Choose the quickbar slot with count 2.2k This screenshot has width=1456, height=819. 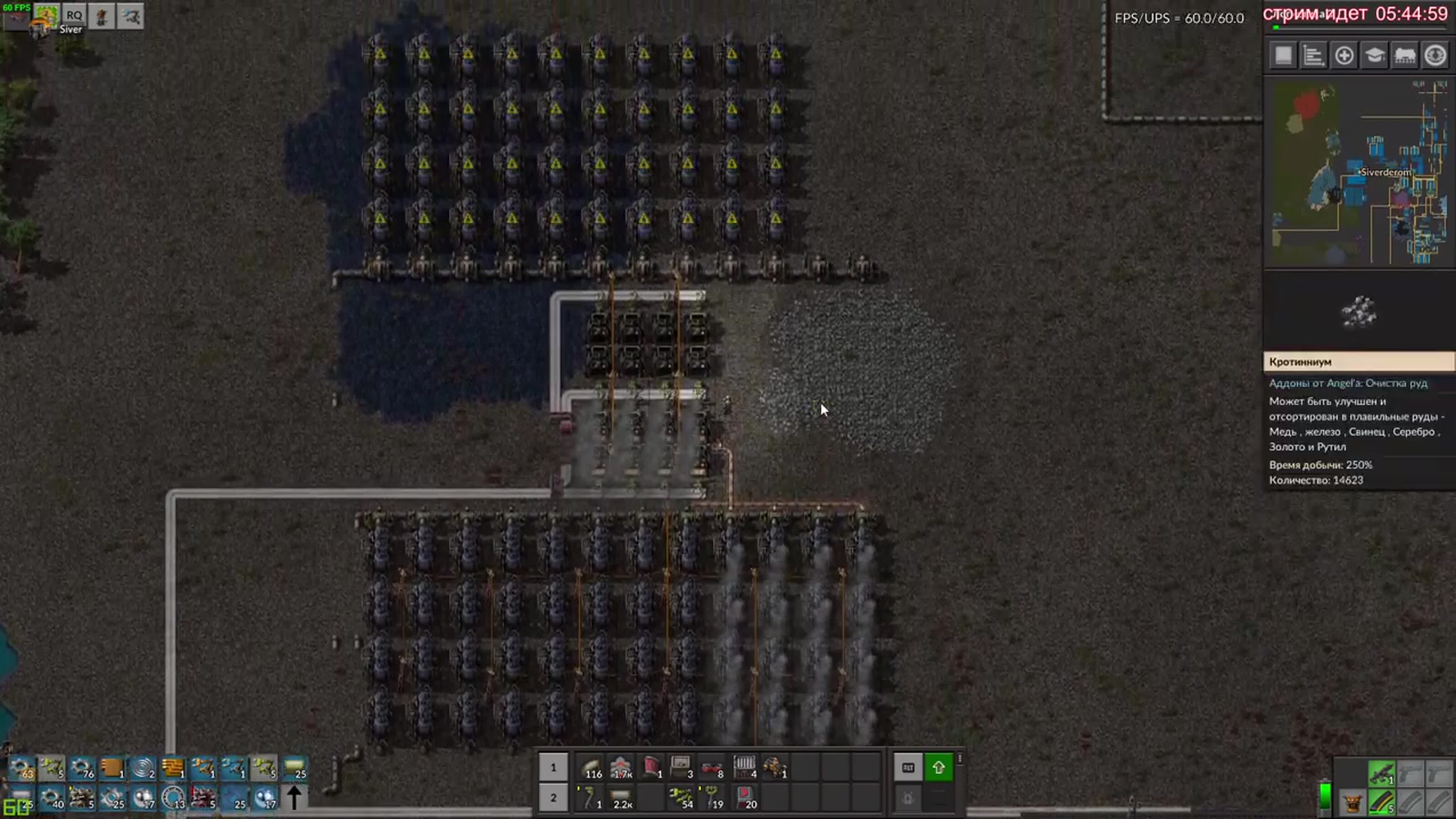pos(621,798)
